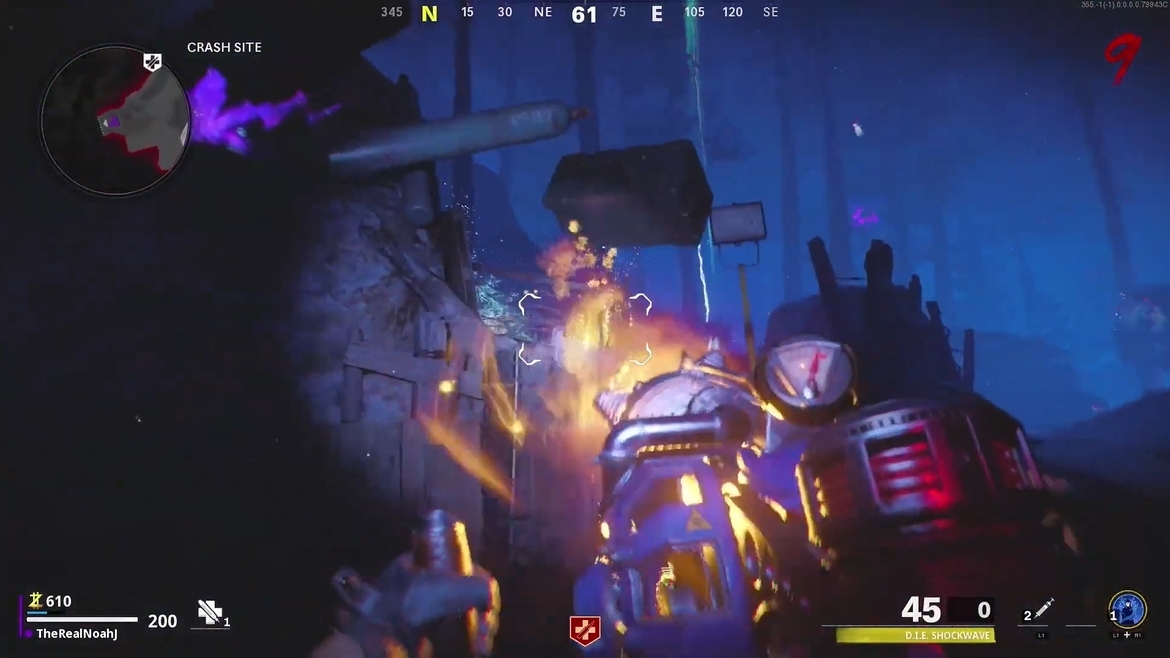Select the perk machine marker on minimap

152,62
